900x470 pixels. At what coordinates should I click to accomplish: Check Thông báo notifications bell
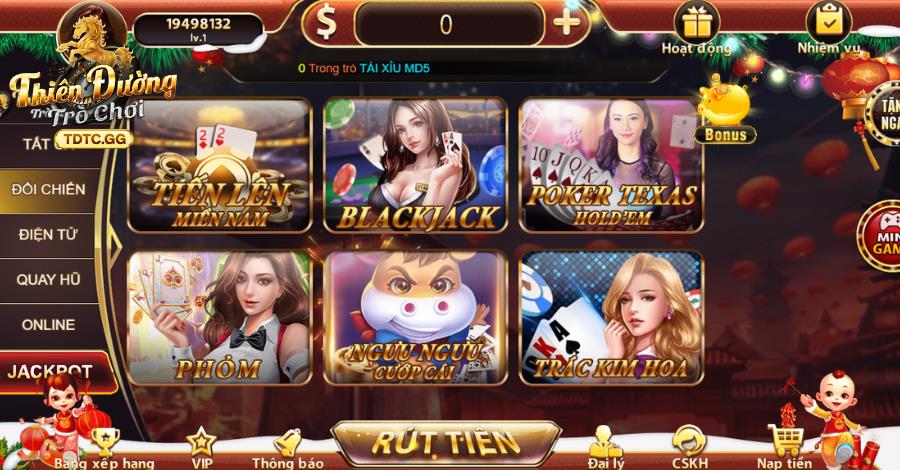(x=286, y=447)
